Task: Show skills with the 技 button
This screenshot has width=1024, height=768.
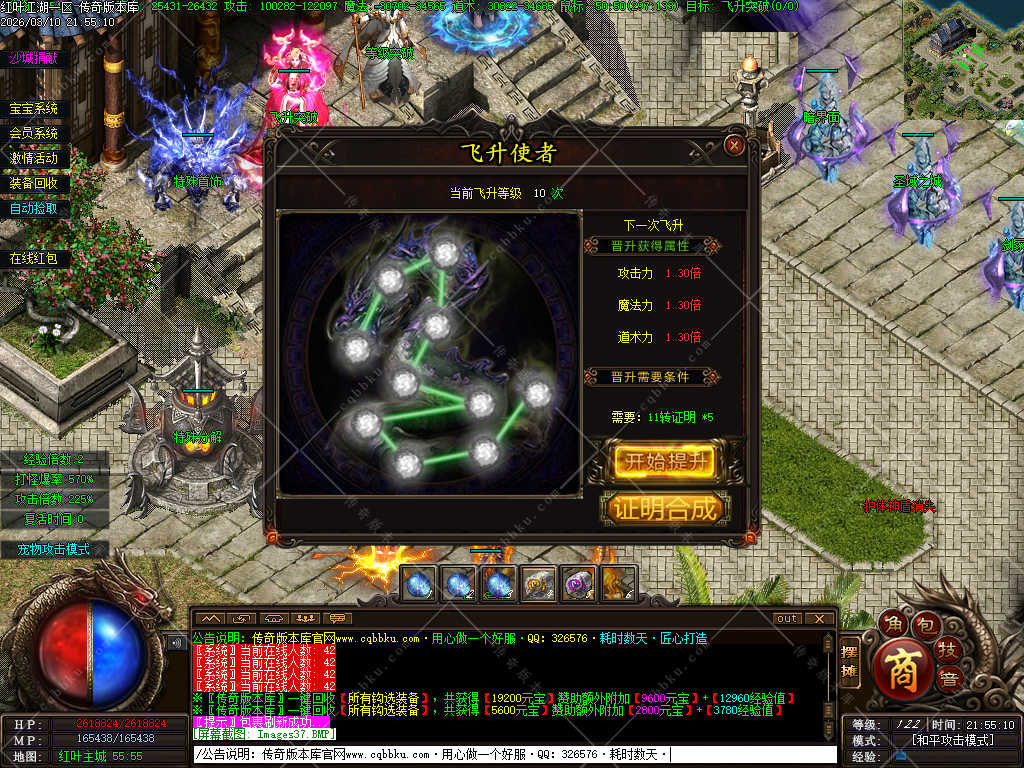Action: (947, 651)
